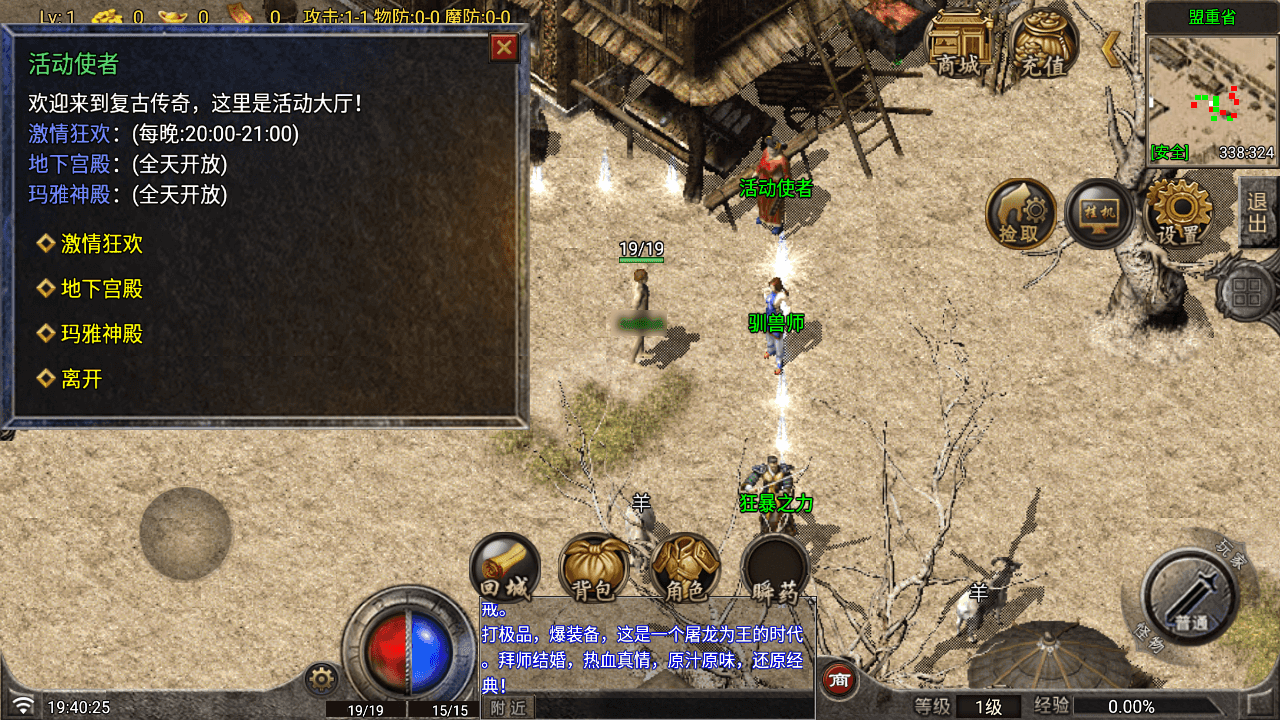Activate the 捡取 pickup button
1280x720 pixels.
click(1020, 214)
